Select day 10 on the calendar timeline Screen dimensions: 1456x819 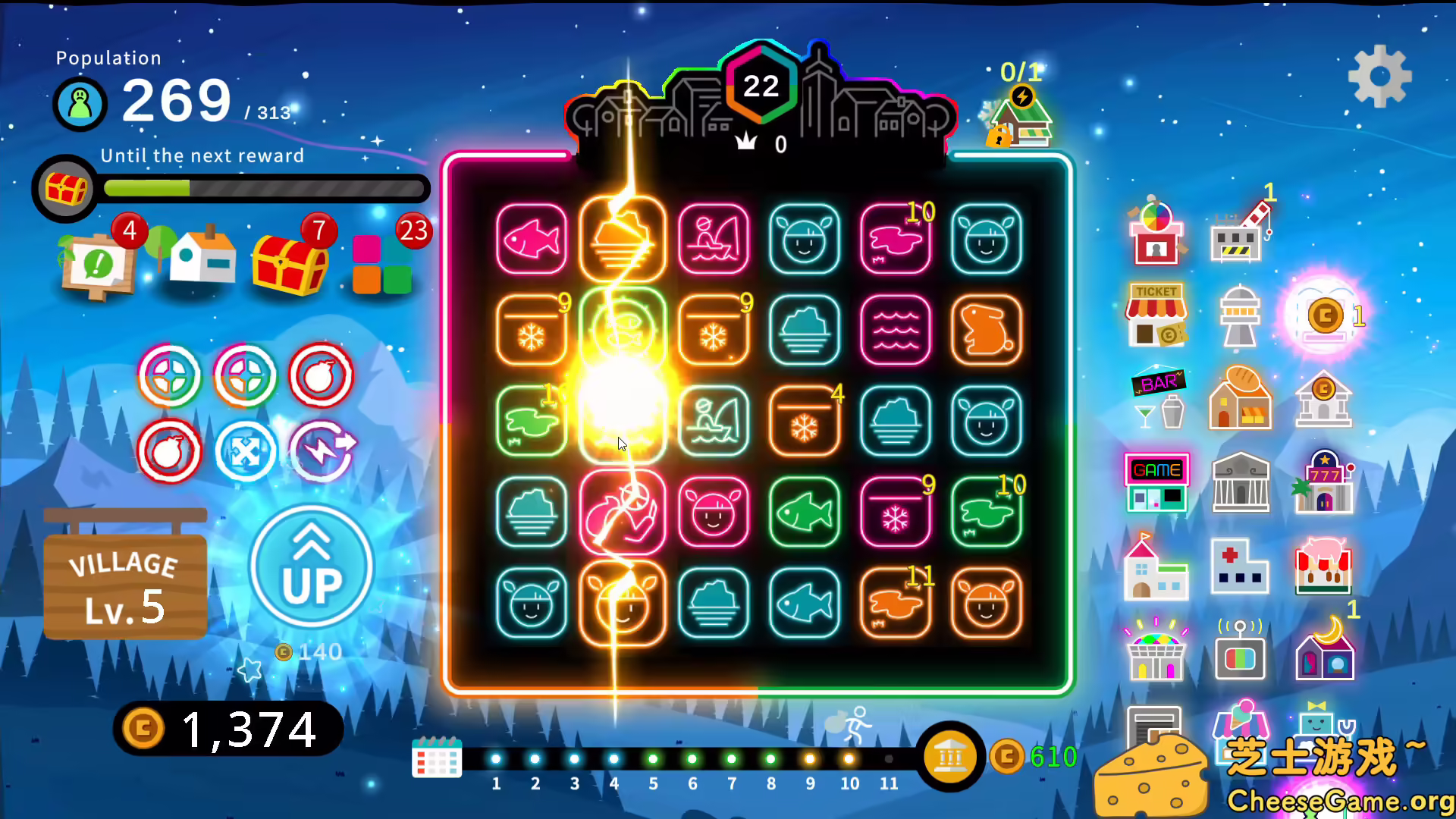point(849,757)
